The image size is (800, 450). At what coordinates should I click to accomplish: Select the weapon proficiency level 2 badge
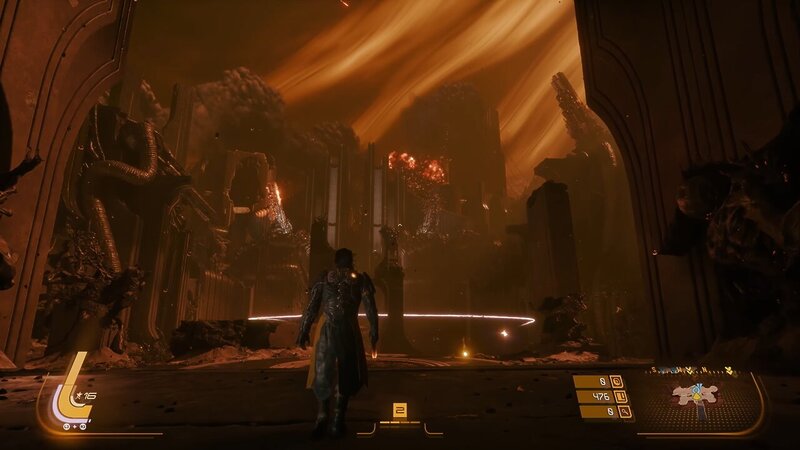tap(399, 409)
